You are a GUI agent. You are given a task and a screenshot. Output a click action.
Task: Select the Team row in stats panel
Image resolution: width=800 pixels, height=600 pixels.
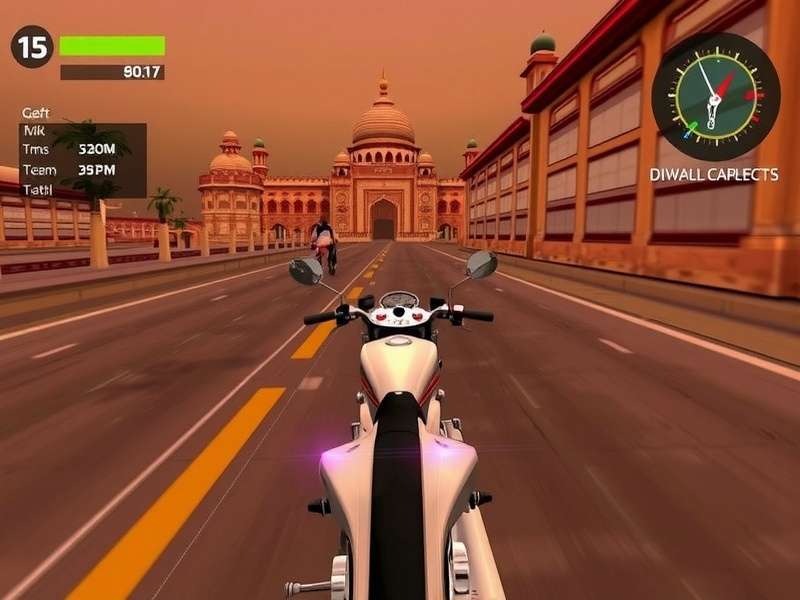click(70, 170)
